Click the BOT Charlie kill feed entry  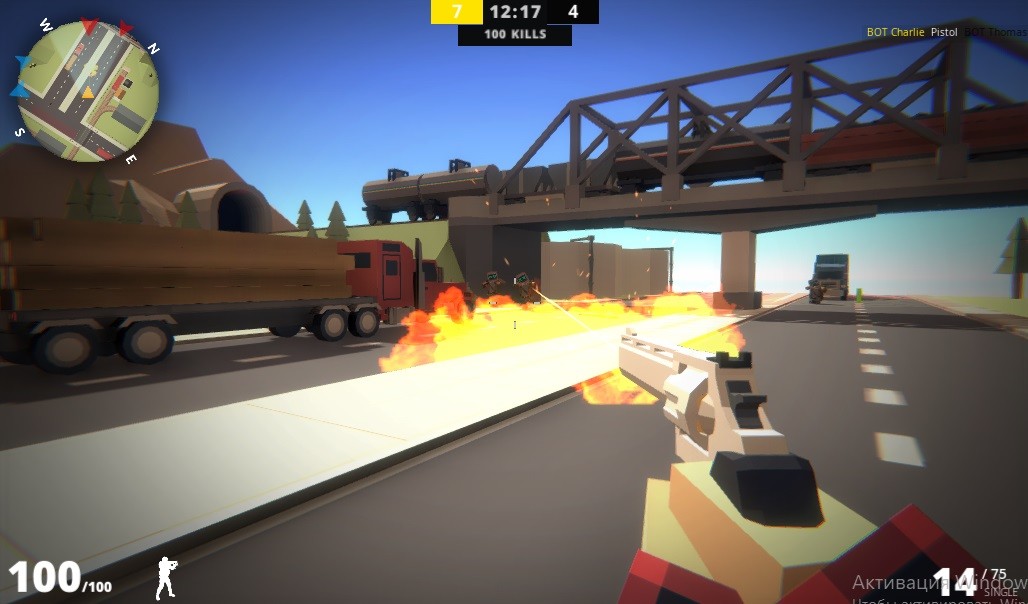pyautogui.click(x=895, y=32)
